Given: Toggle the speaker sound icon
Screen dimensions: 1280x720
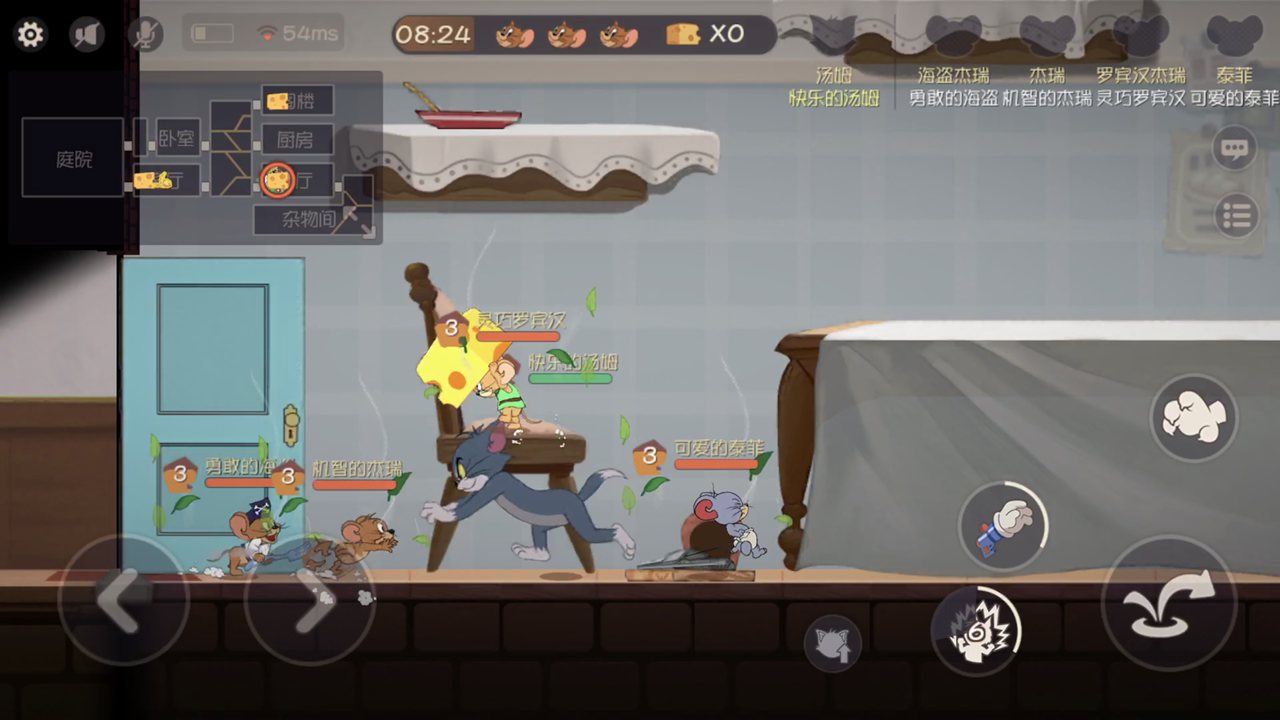Looking at the screenshot, I should (87, 35).
